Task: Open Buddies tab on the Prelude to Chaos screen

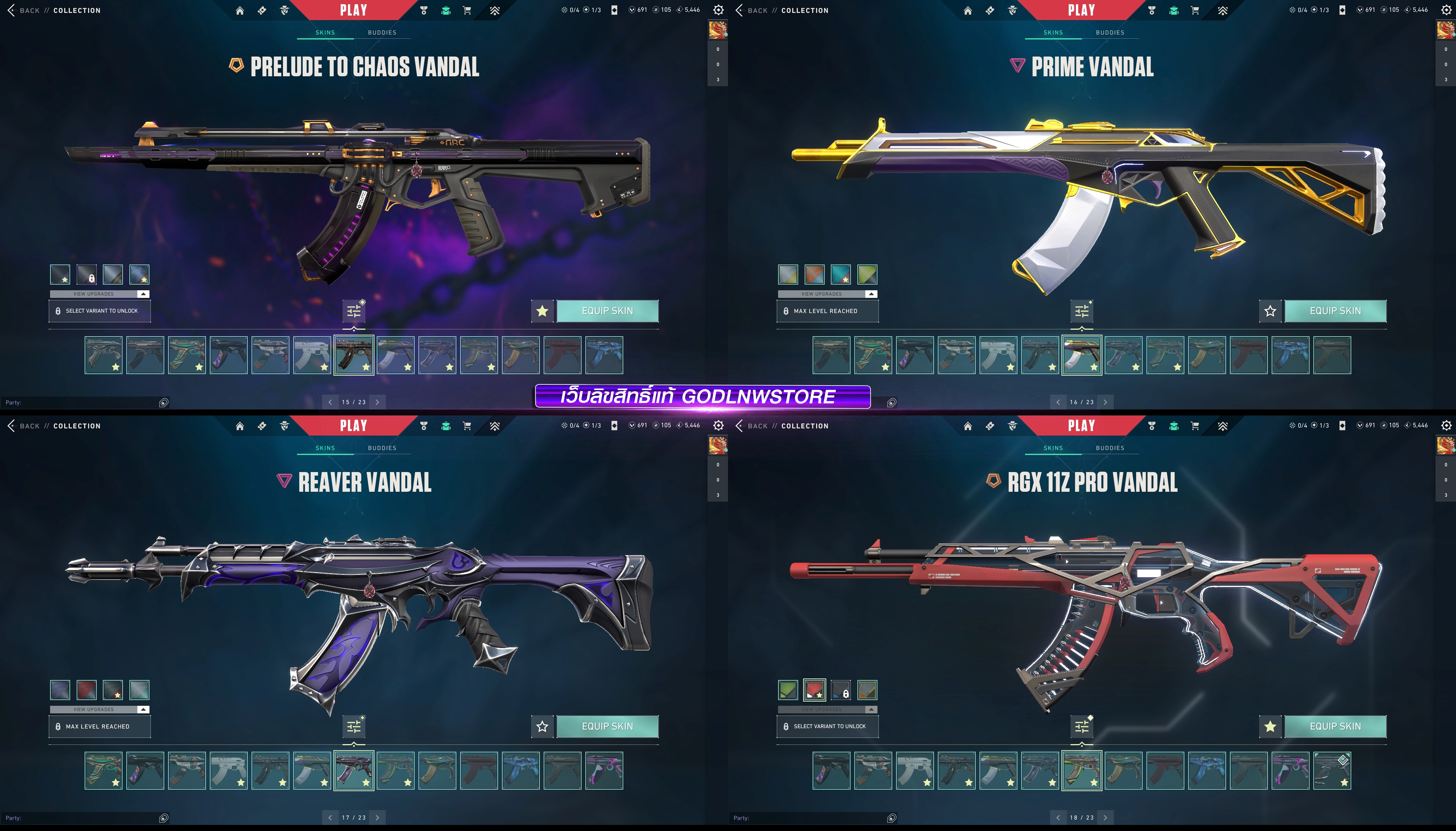Action: coord(382,33)
